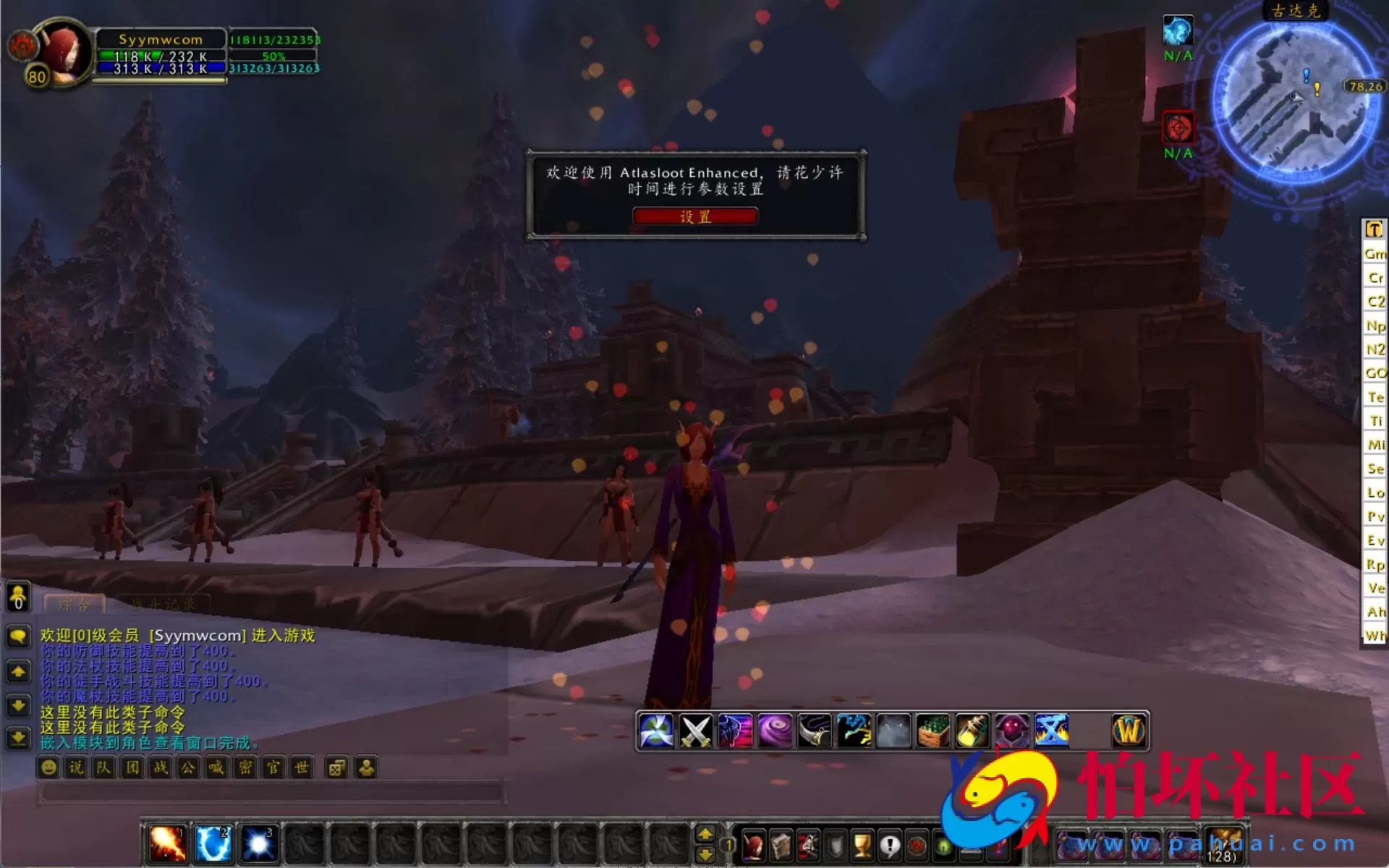
Task: Click the crate of green vials icon
Action: [933, 729]
